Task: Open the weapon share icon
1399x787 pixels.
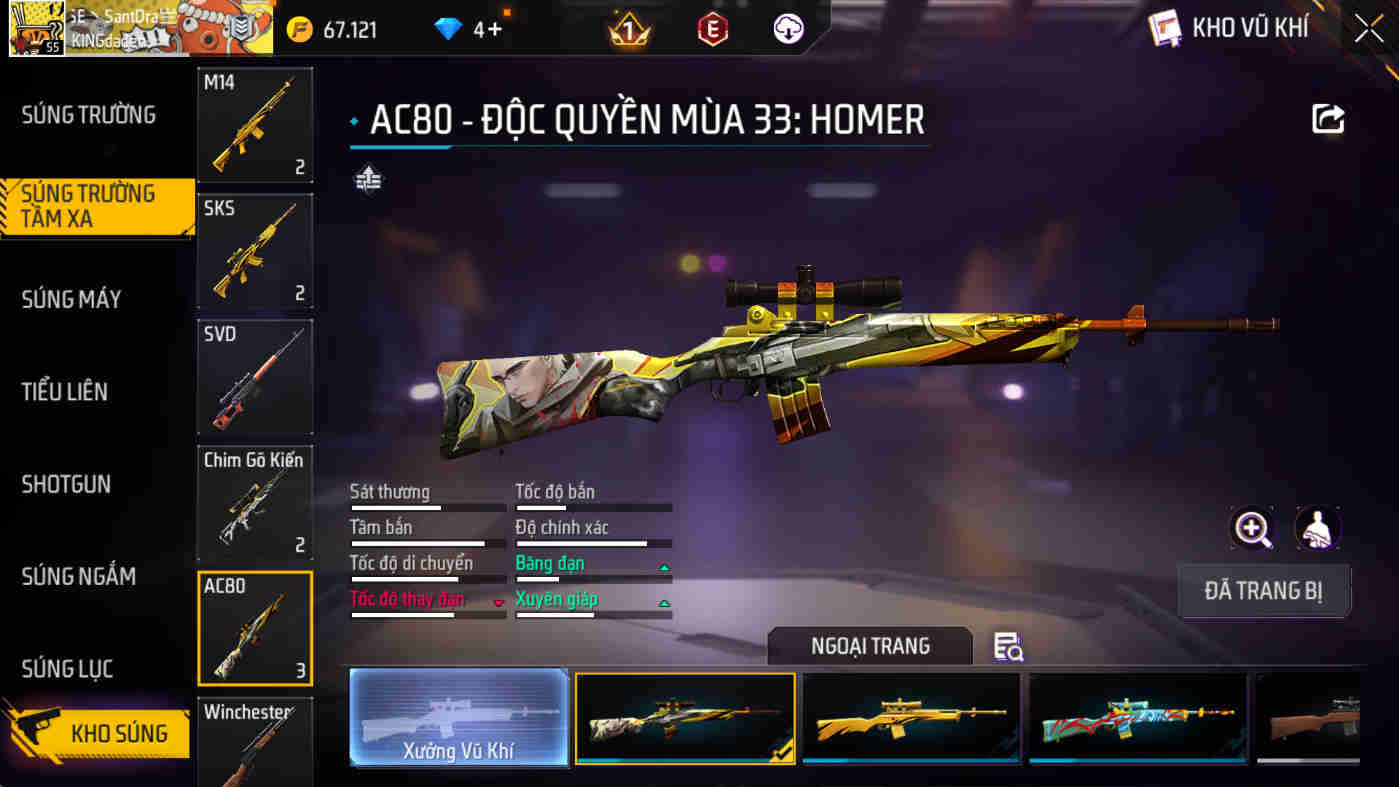Action: (1327, 118)
